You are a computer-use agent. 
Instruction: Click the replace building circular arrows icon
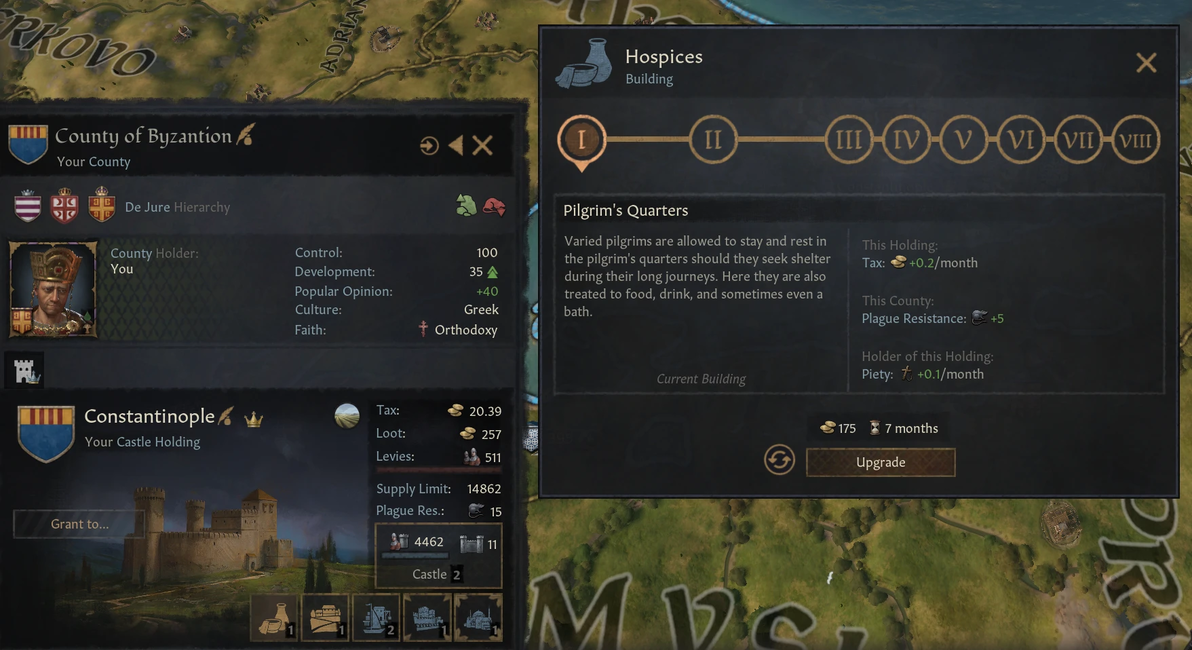point(779,460)
